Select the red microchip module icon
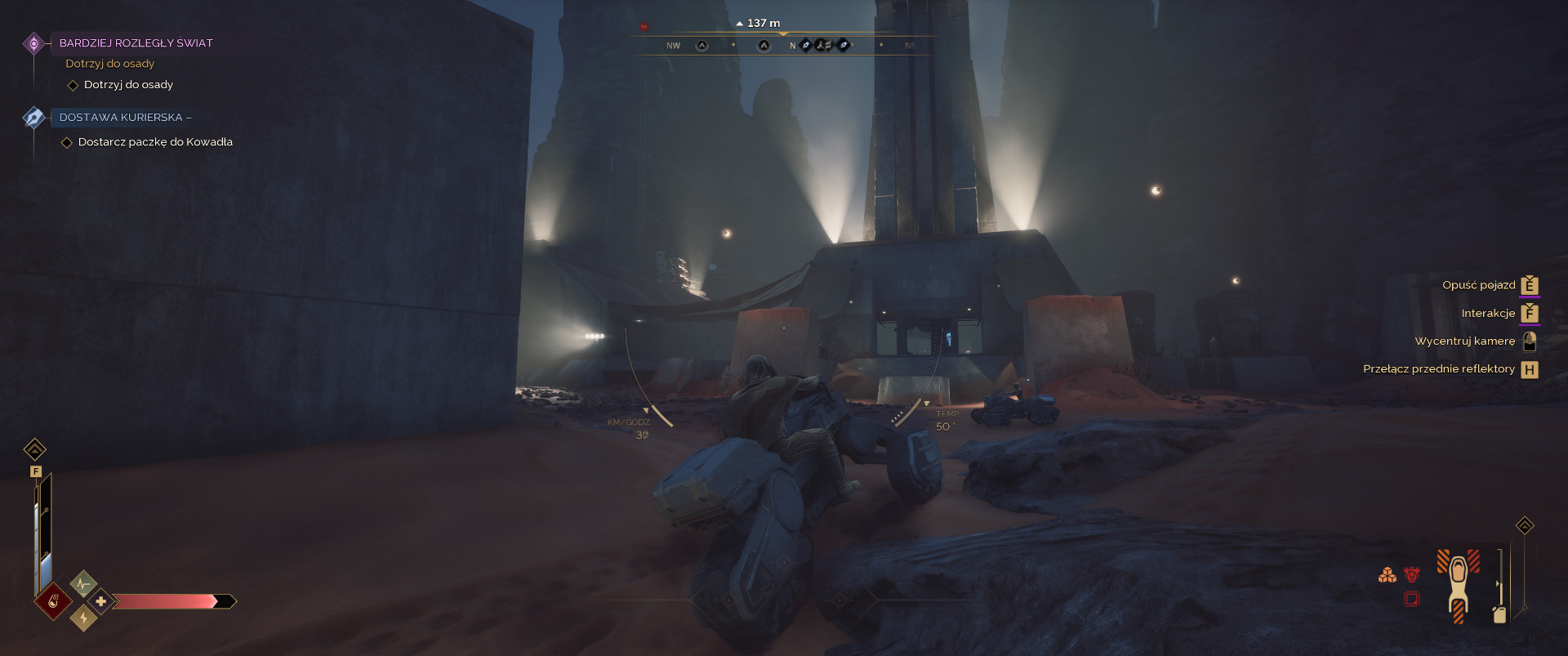 (x=1411, y=600)
